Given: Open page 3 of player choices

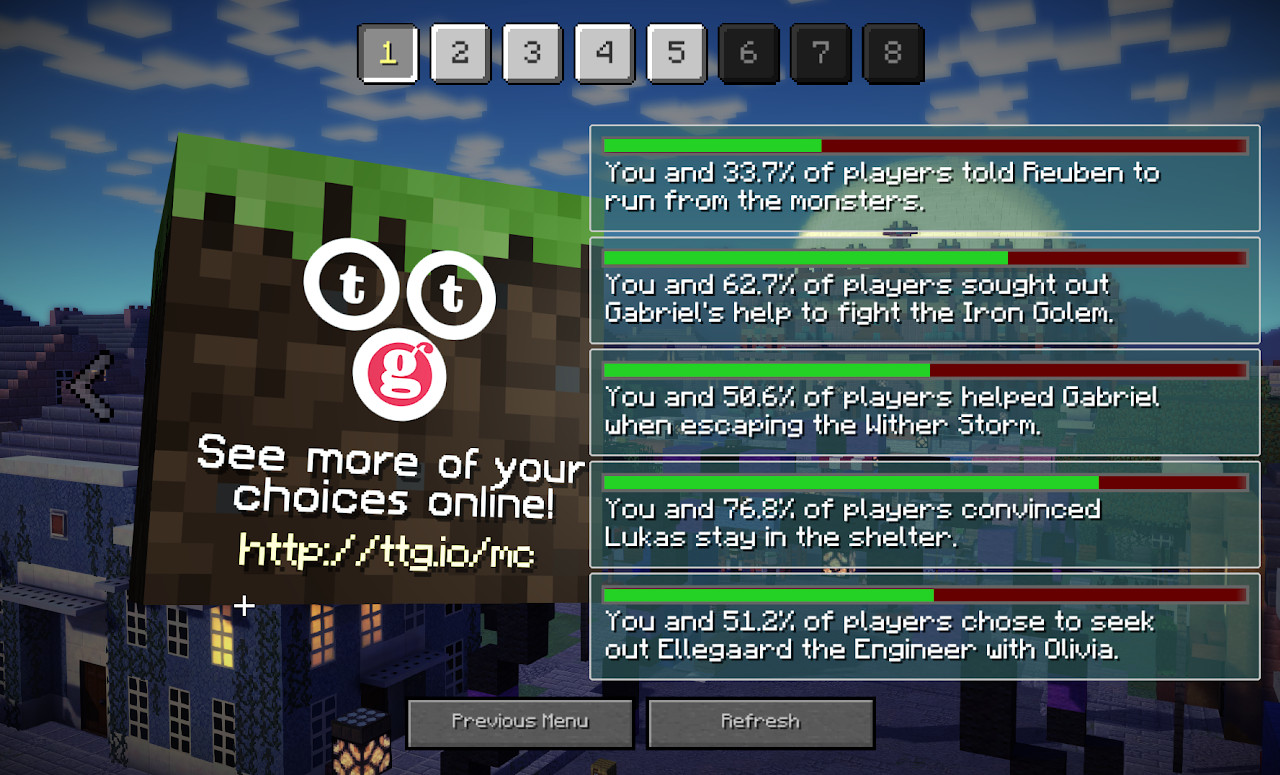Looking at the screenshot, I should tap(532, 53).
